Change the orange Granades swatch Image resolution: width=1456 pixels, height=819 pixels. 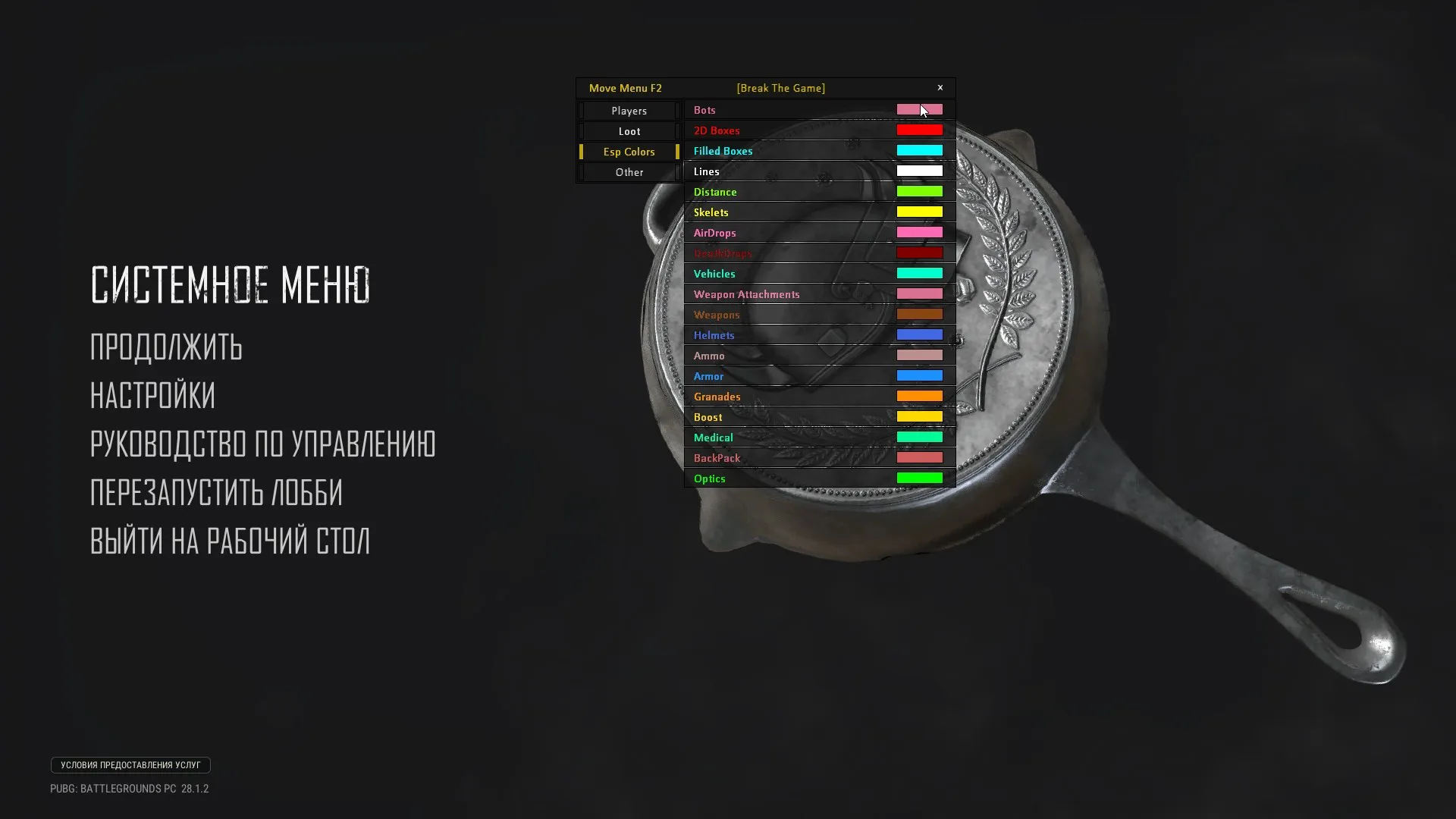coord(919,396)
